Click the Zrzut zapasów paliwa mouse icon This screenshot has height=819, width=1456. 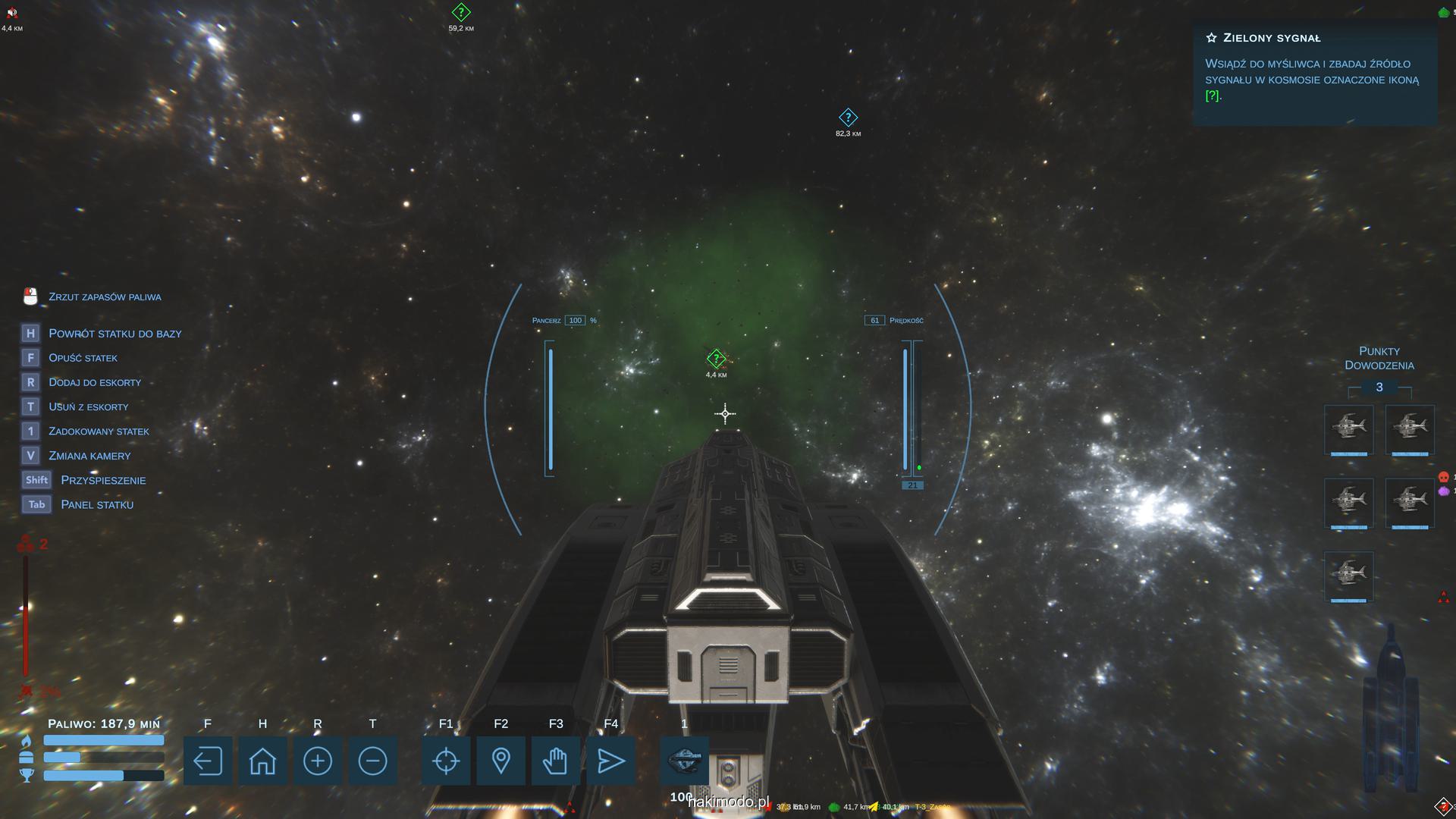30,297
